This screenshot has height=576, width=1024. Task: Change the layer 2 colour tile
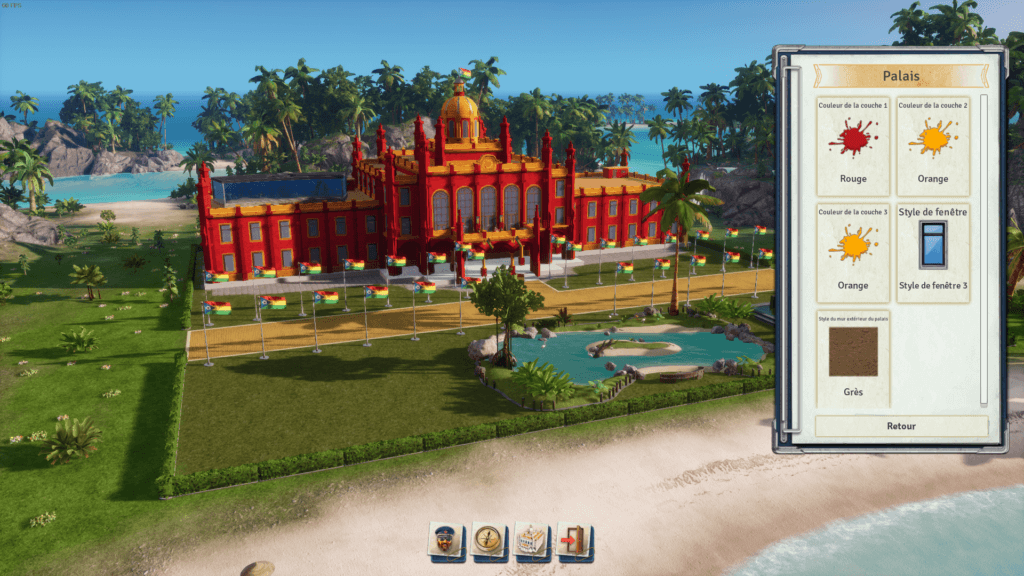point(933,146)
